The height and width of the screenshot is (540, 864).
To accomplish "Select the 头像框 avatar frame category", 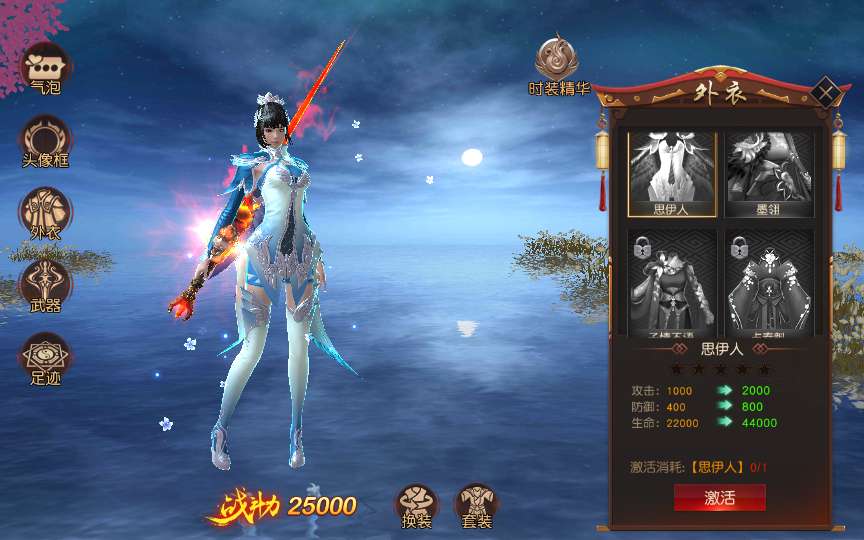I will 46,139.
